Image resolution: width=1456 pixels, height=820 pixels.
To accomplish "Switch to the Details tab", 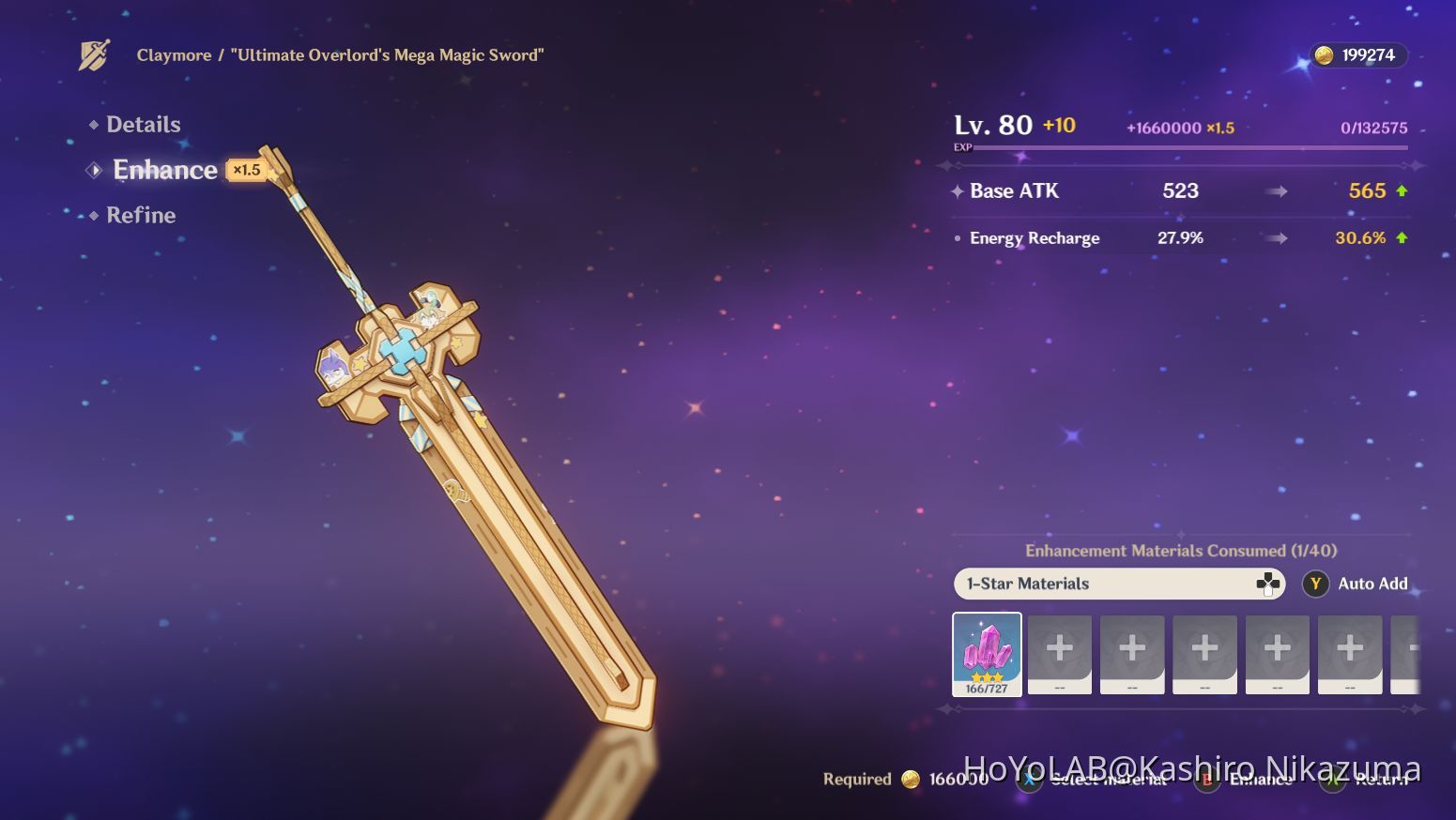I will tap(144, 124).
